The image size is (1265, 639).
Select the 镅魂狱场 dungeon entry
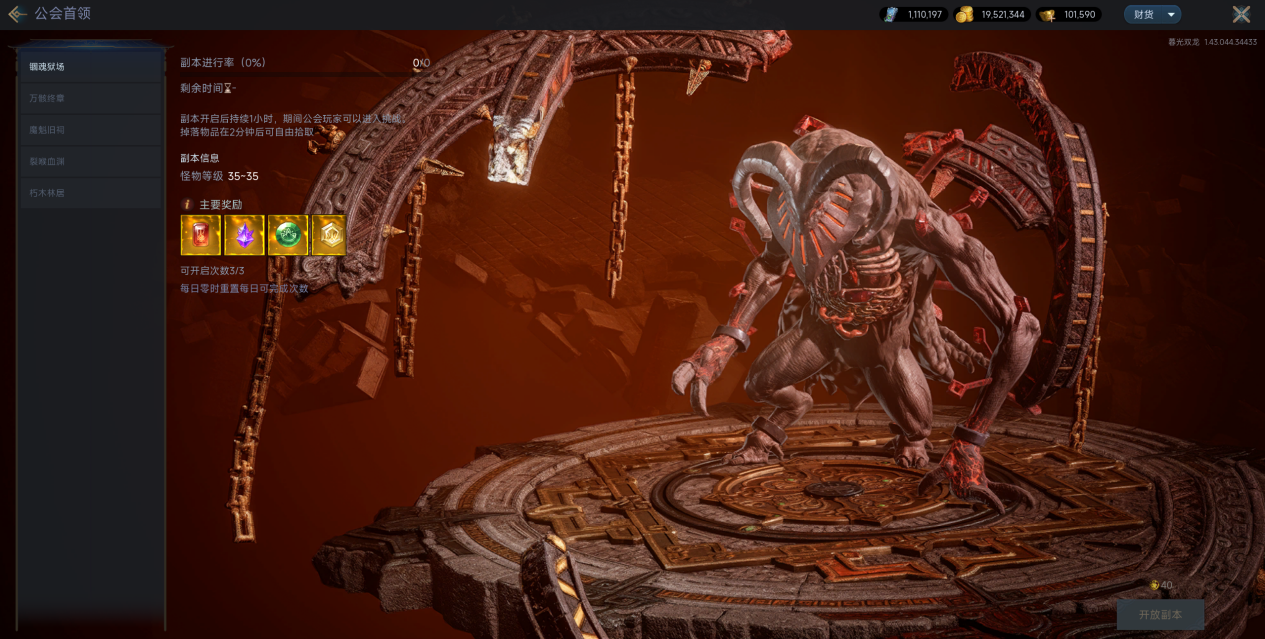90,67
